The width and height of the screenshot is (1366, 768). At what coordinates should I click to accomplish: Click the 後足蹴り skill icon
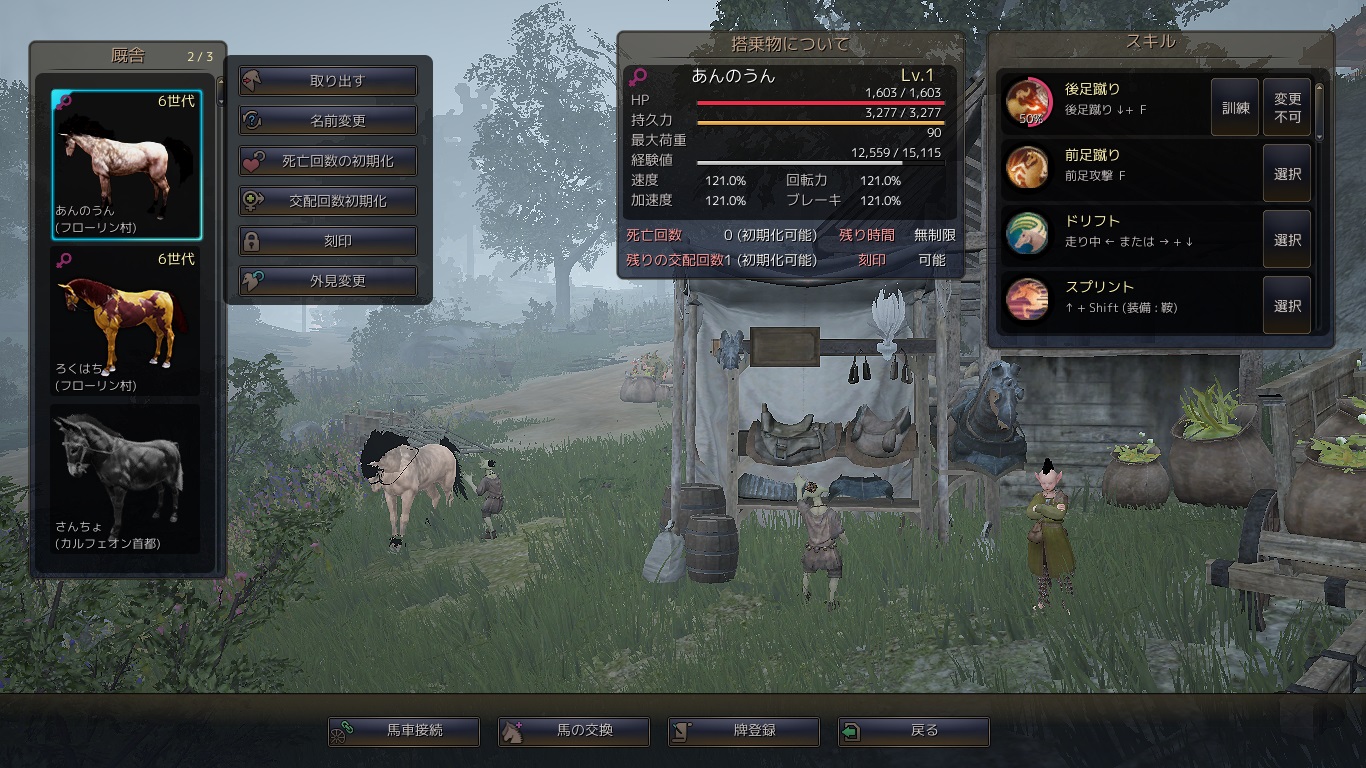pos(1027,101)
